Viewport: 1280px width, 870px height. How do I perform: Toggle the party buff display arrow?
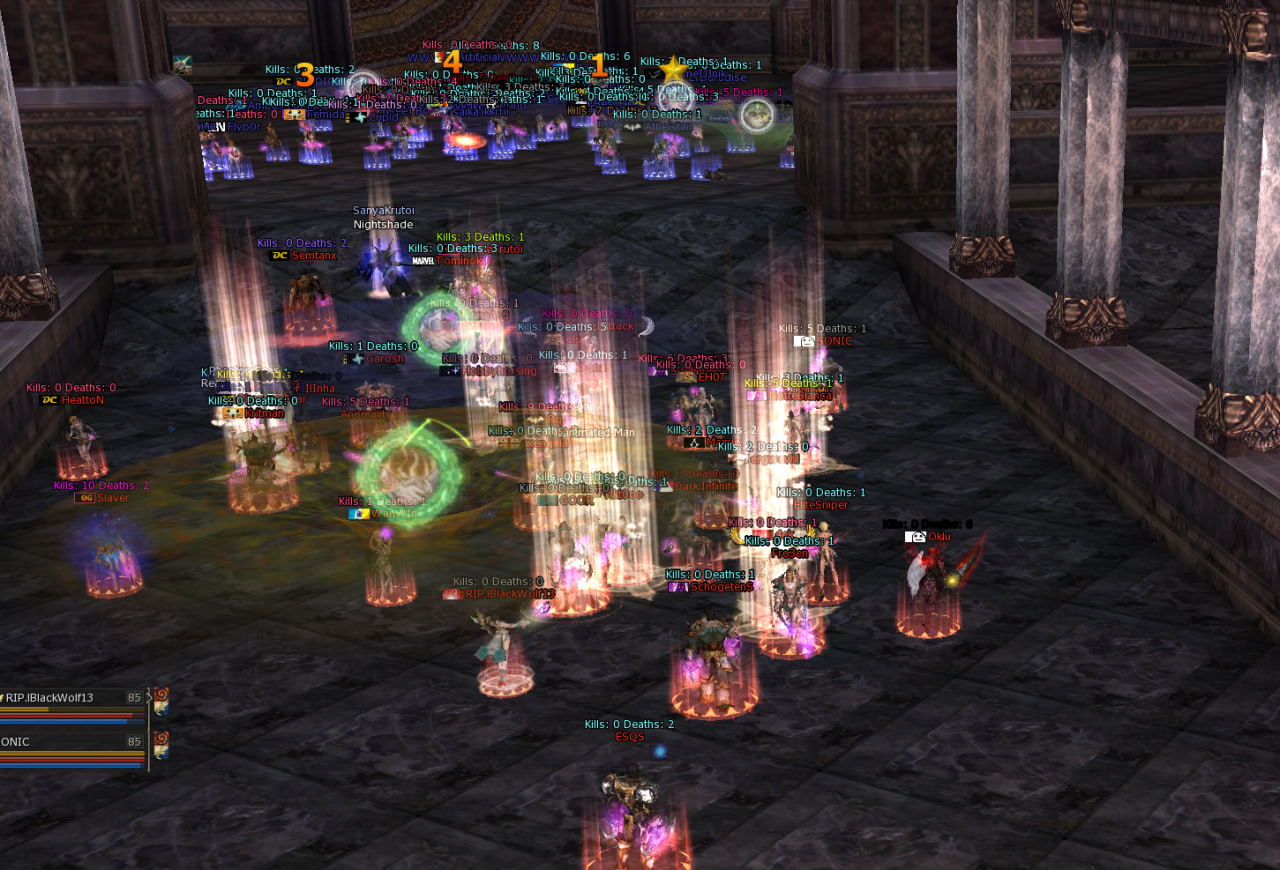149,697
